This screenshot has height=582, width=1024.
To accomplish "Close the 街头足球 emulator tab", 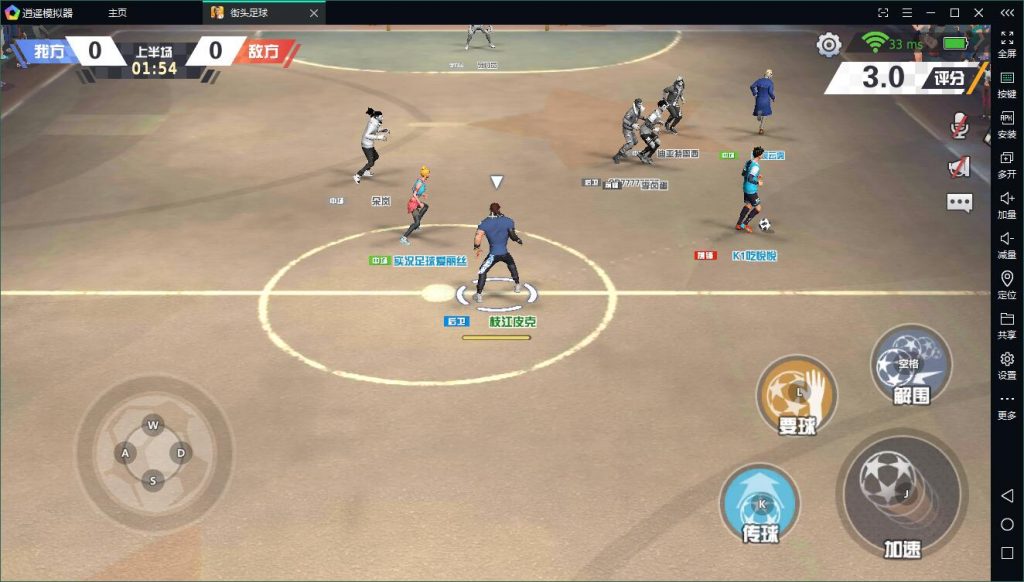I will click(x=314, y=13).
